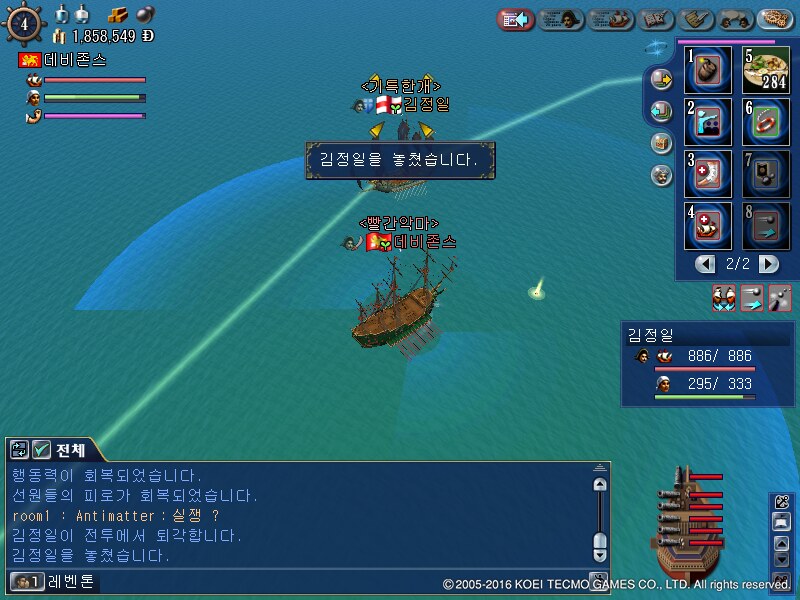Open the ship menu in top bar
The width and height of the screenshot is (800, 600).
point(611,19)
